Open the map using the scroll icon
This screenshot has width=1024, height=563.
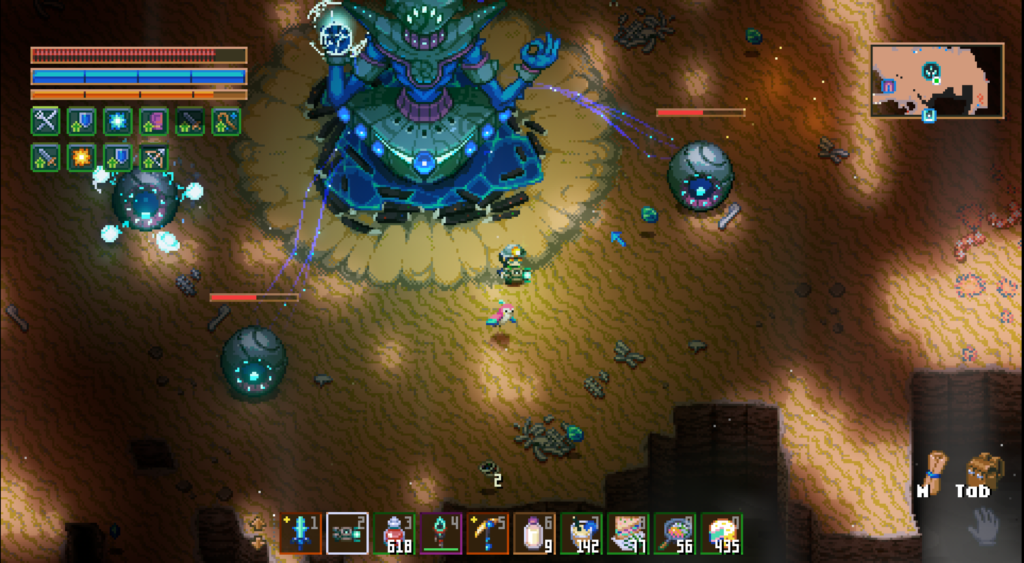(934, 467)
